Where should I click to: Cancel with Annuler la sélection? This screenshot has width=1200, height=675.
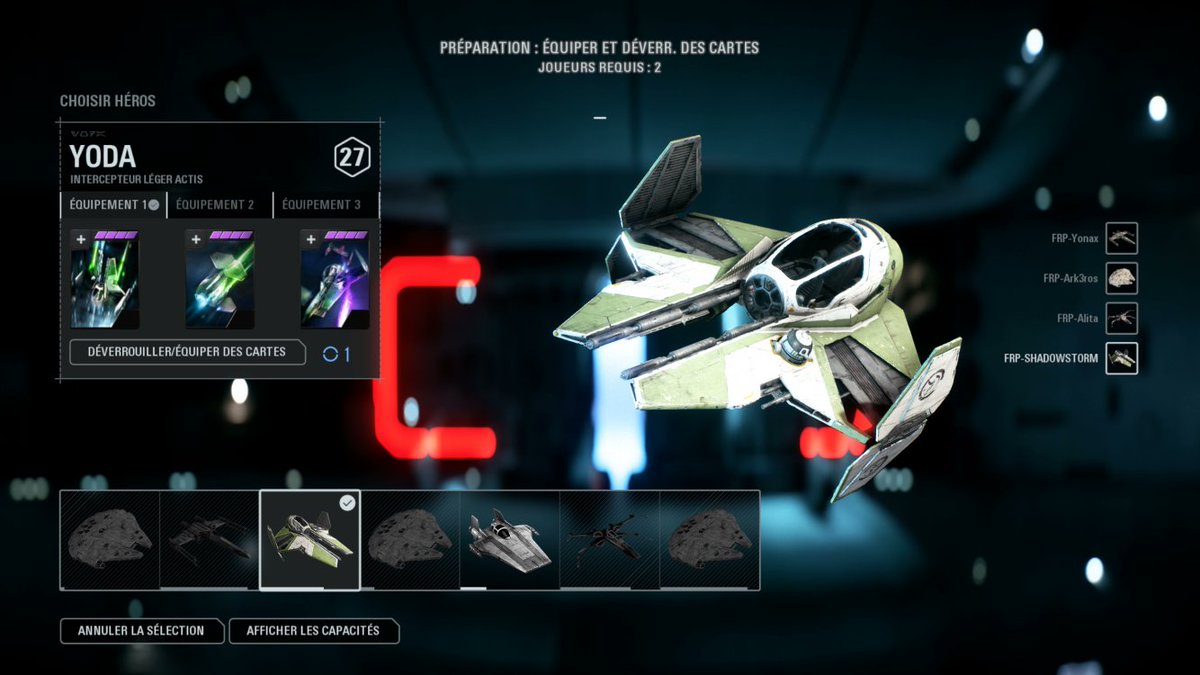click(141, 631)
